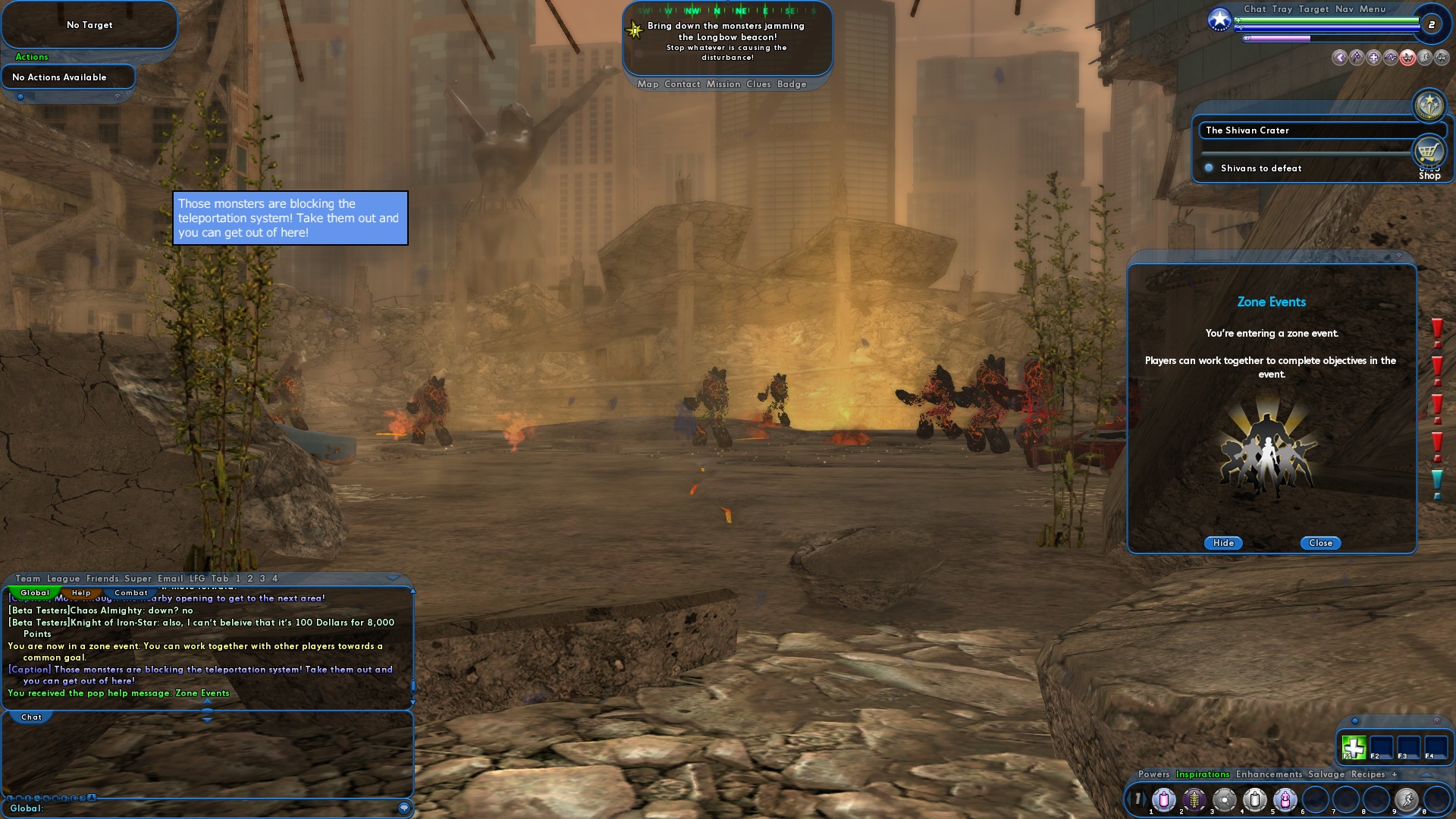Click the blue dot beside Shivans to defeat
Viewport: 1456px width, 819px height.
pos(1209,168)
